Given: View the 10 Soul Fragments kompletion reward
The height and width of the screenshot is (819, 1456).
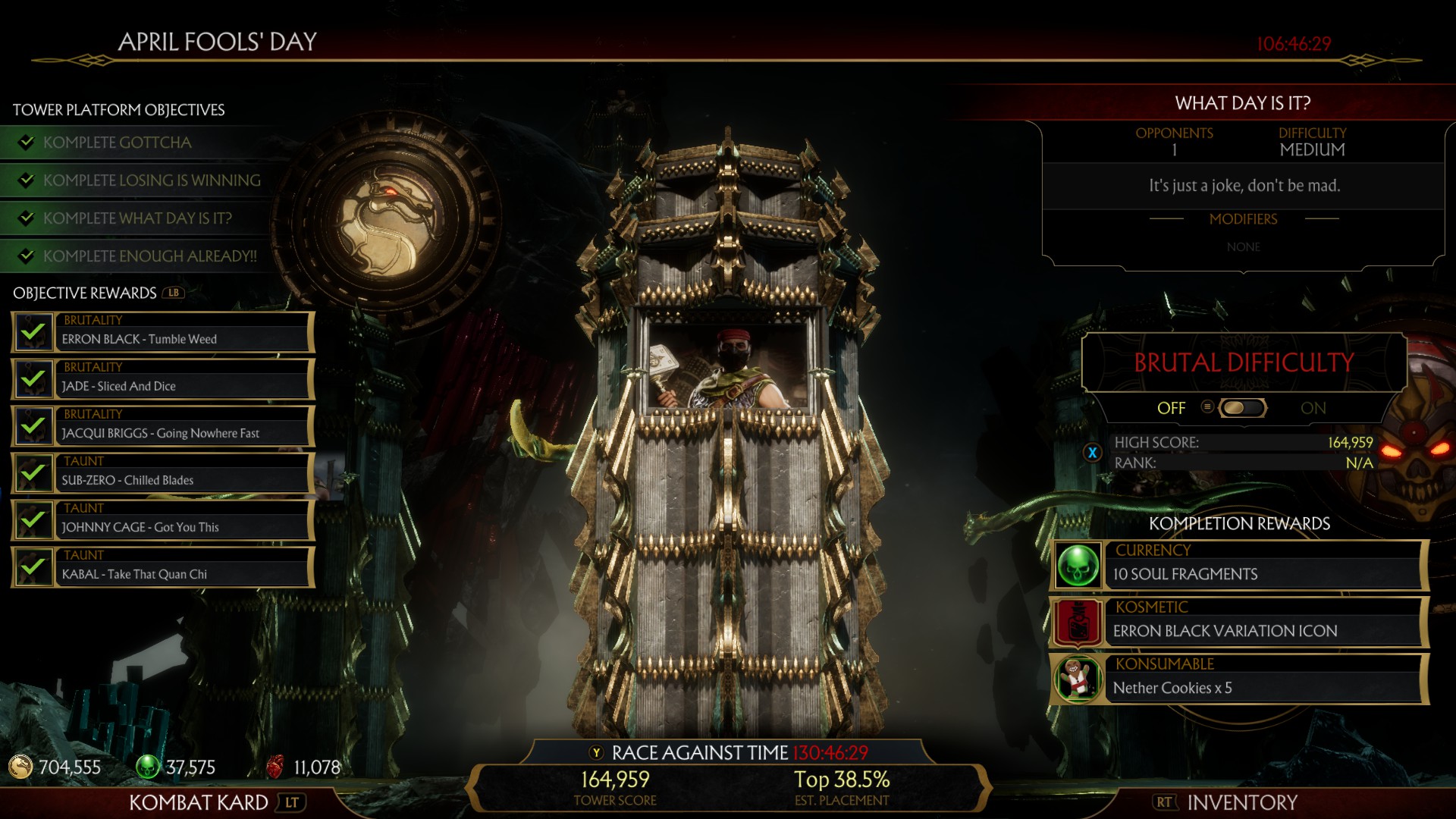Looking at the screenshot, I should click(1240, 566).
